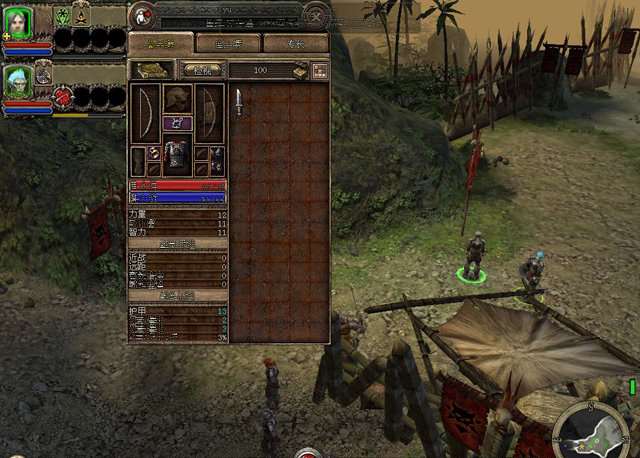Select the blue-haired party member portrait
Viewport: 640px width, 458px height.
(x=18, y=81)
